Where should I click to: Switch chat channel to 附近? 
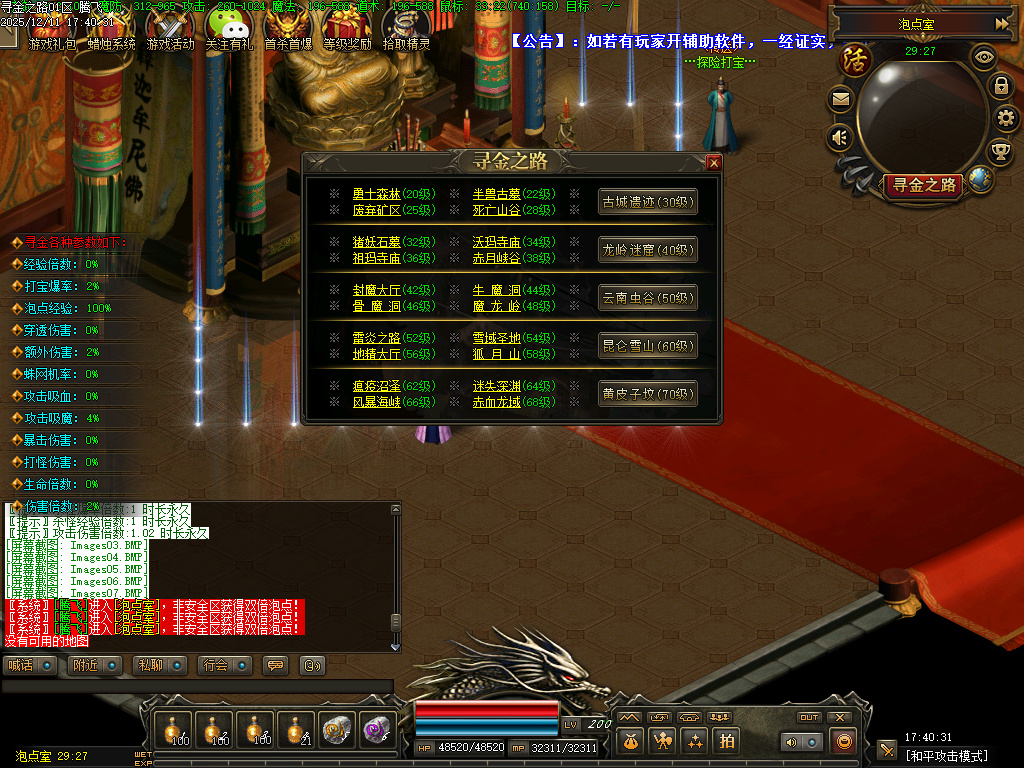96,665
